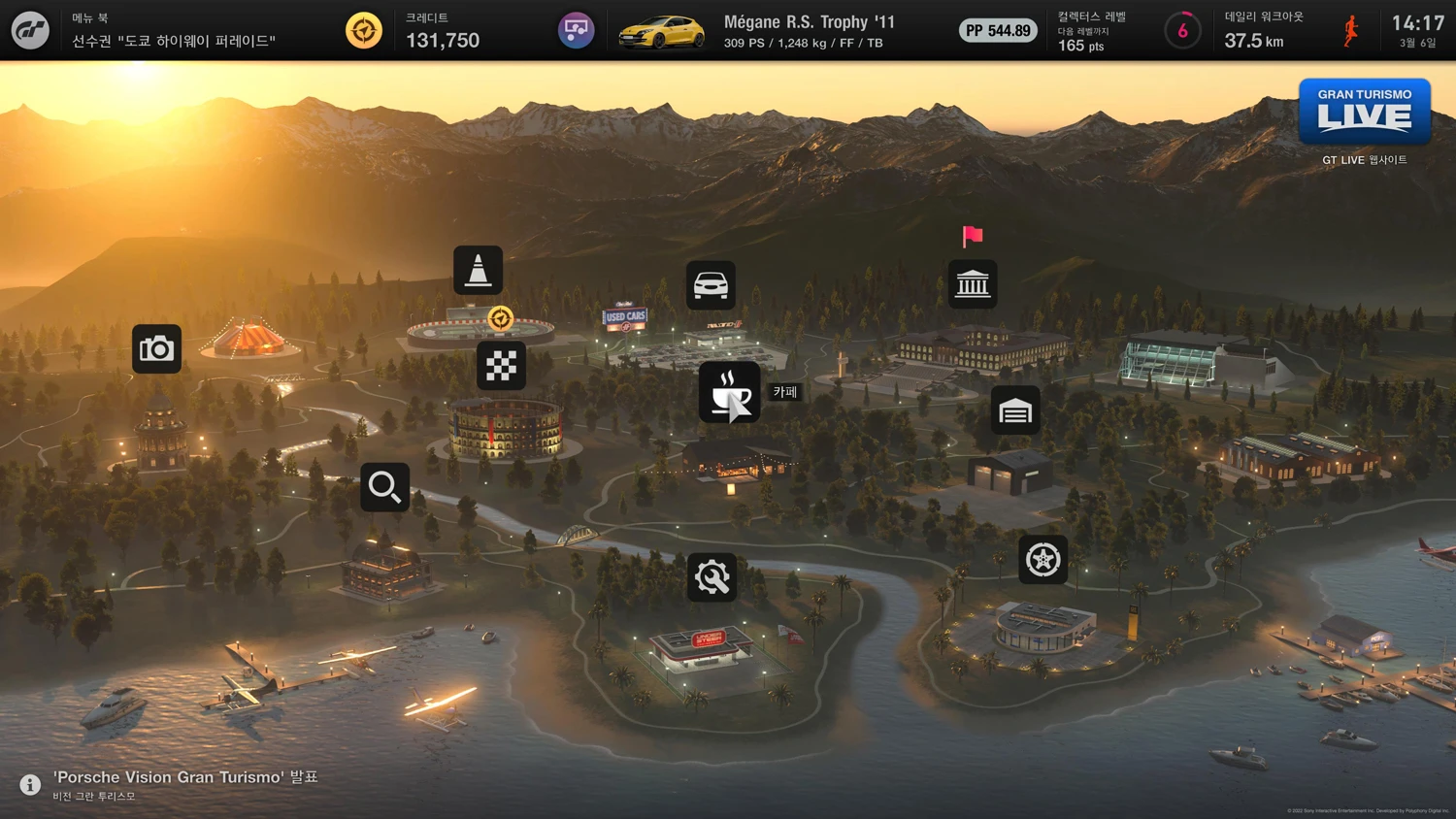
Task: Click the Gran Turismo logo in top bar
Action: coord(30,30)
